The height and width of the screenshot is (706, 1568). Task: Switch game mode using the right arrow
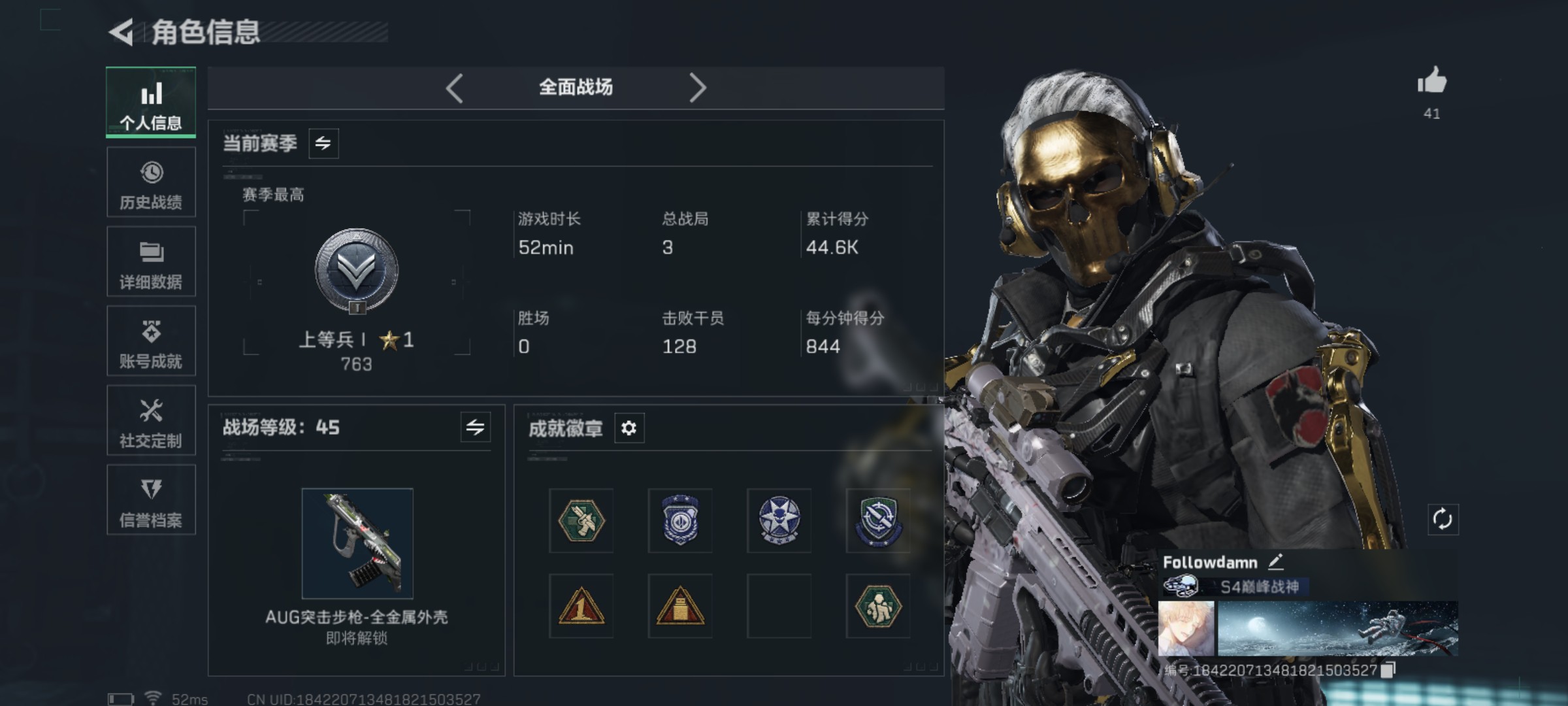[x=698, y=87]
